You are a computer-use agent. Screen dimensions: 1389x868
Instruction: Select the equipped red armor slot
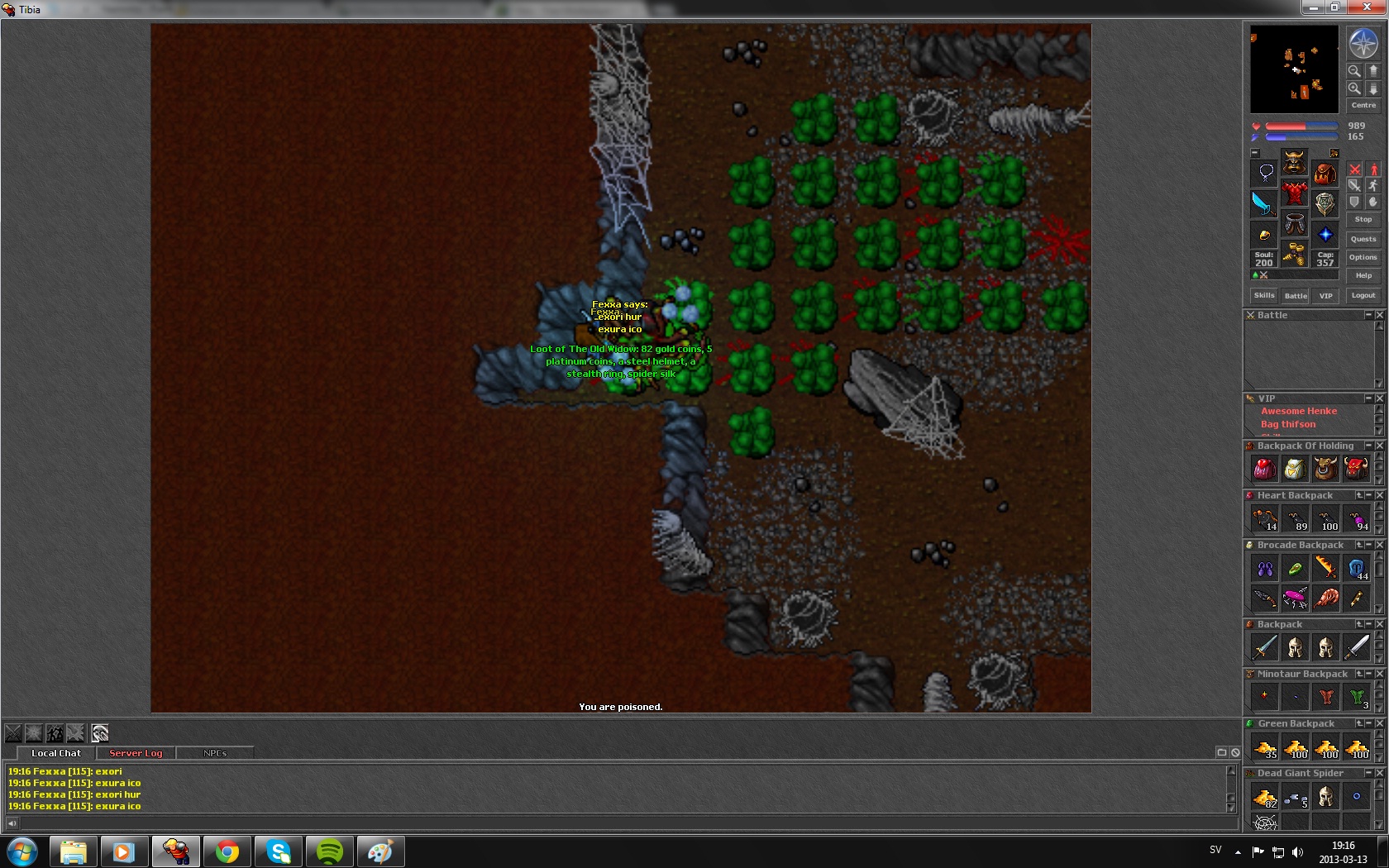tap(1294, 194)
